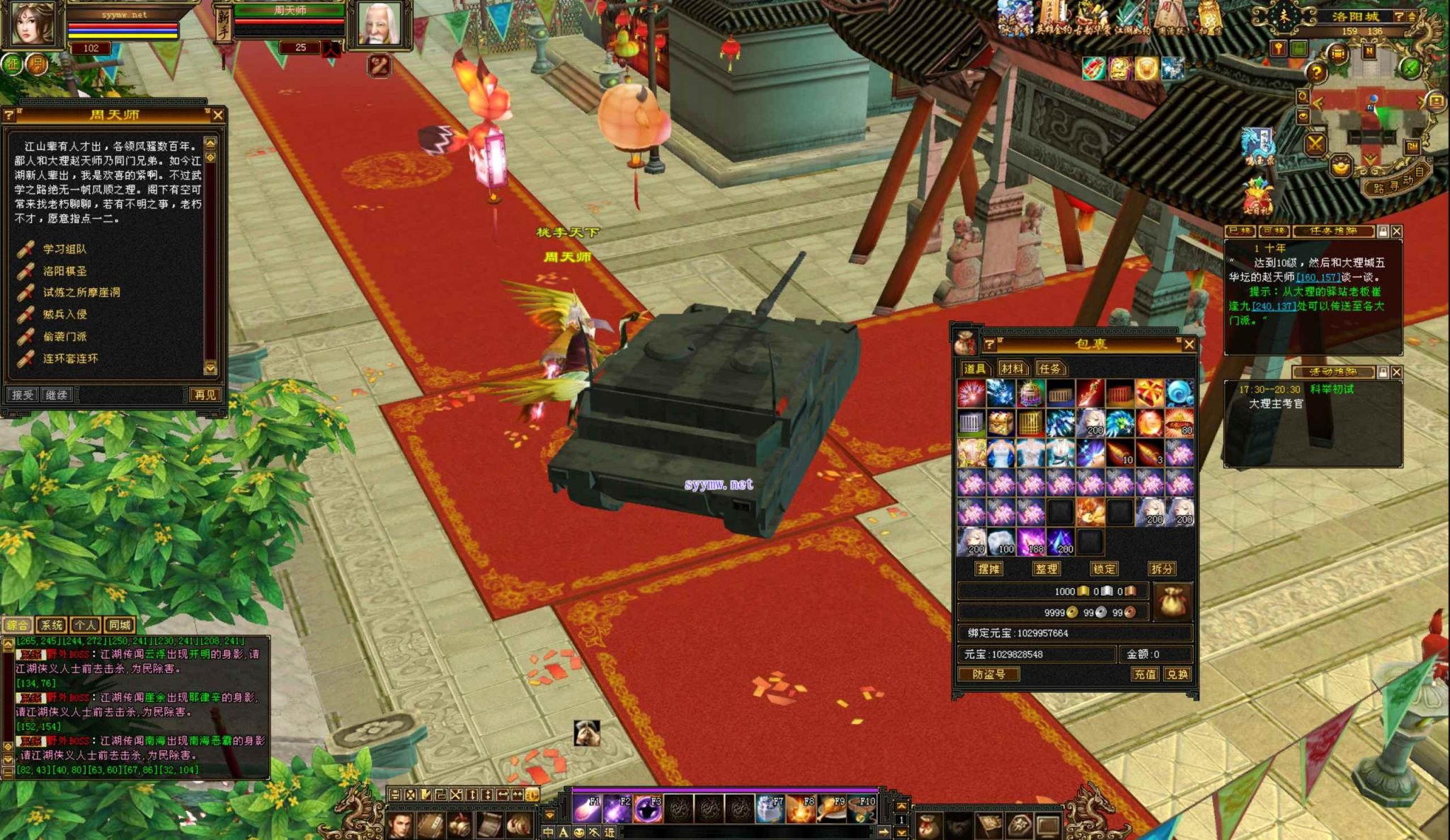Image resolution: width=1450 pixels, height=840 pixels.
Task: Click the down arrow on the chat panel scrollbar
Action: [7, 759]
